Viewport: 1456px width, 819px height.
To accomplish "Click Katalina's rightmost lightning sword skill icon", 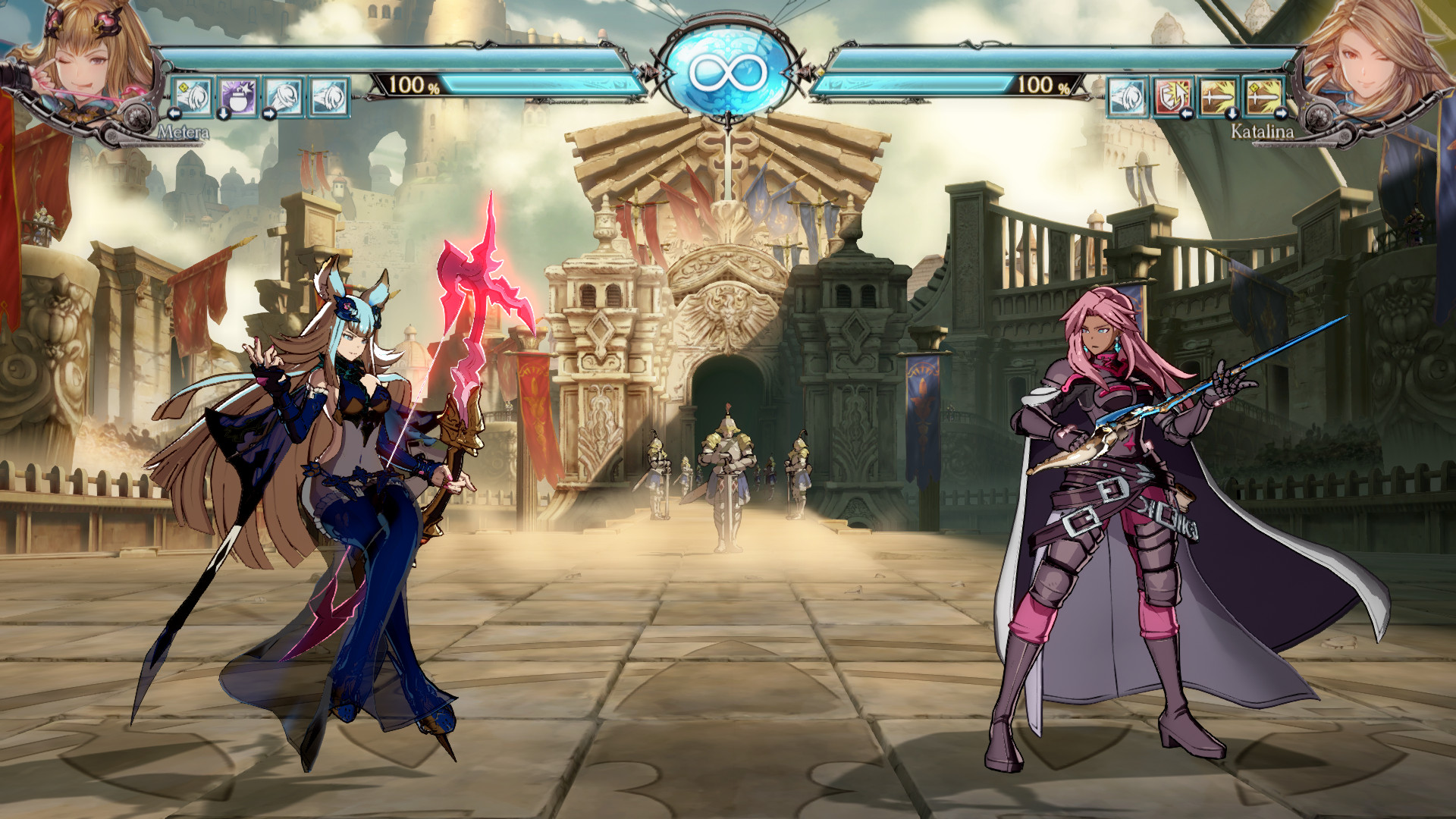I will 1266,96.
